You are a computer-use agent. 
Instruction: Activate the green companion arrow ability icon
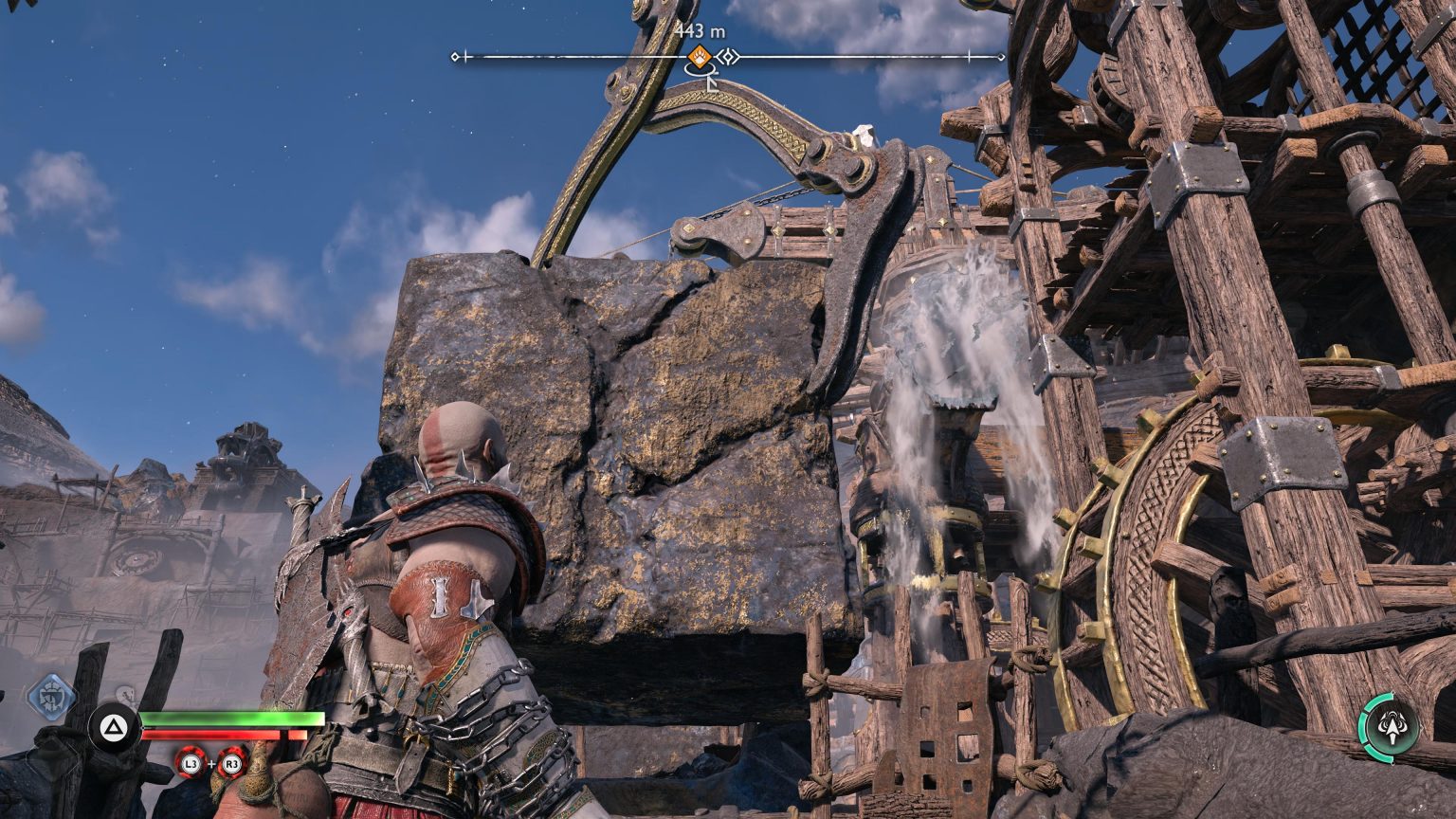[x=1391, y=728]
